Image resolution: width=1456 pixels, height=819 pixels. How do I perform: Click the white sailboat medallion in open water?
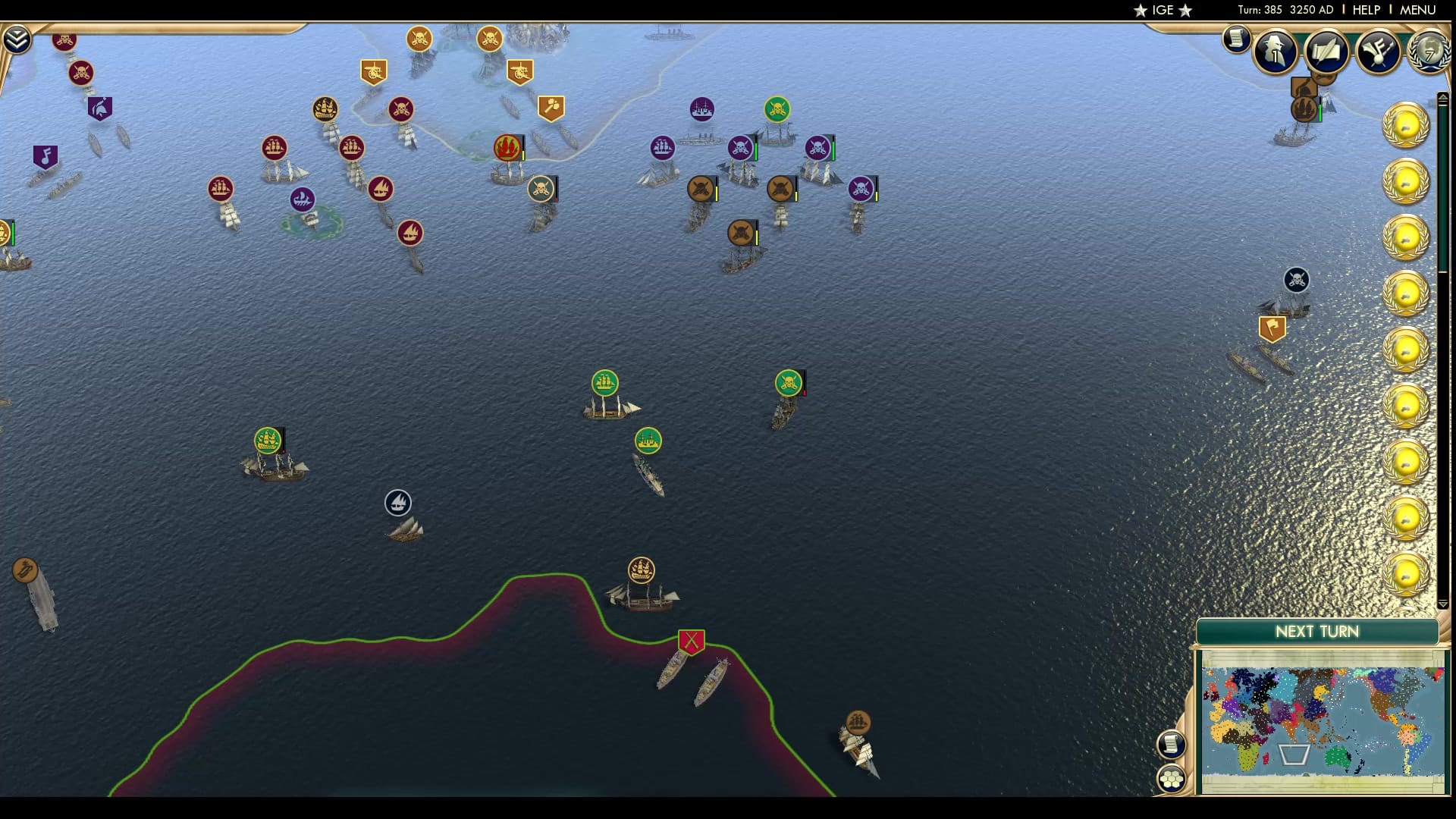point(398,500)
